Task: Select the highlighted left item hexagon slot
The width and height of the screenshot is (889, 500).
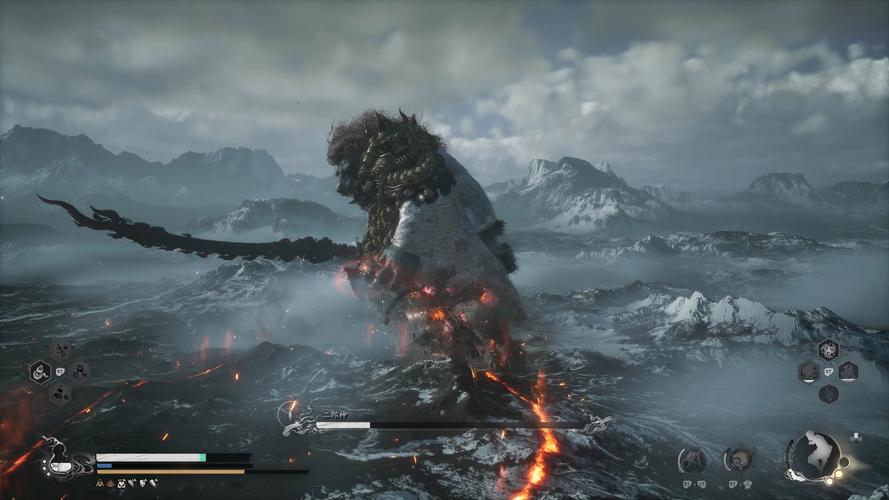Action: pyautogui.click(x=40, y=372)
